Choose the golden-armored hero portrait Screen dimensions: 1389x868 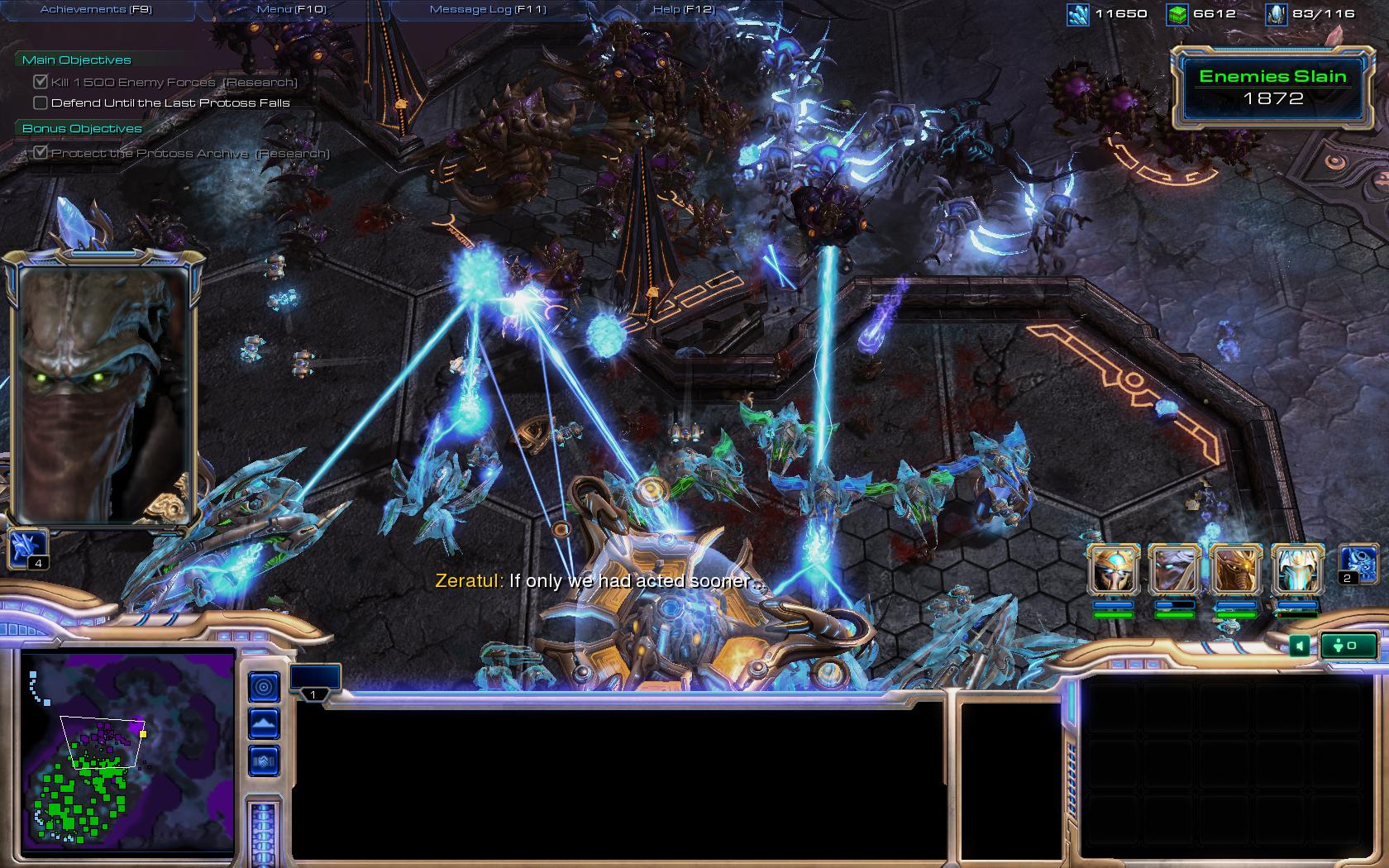(x=1235, y=570)
